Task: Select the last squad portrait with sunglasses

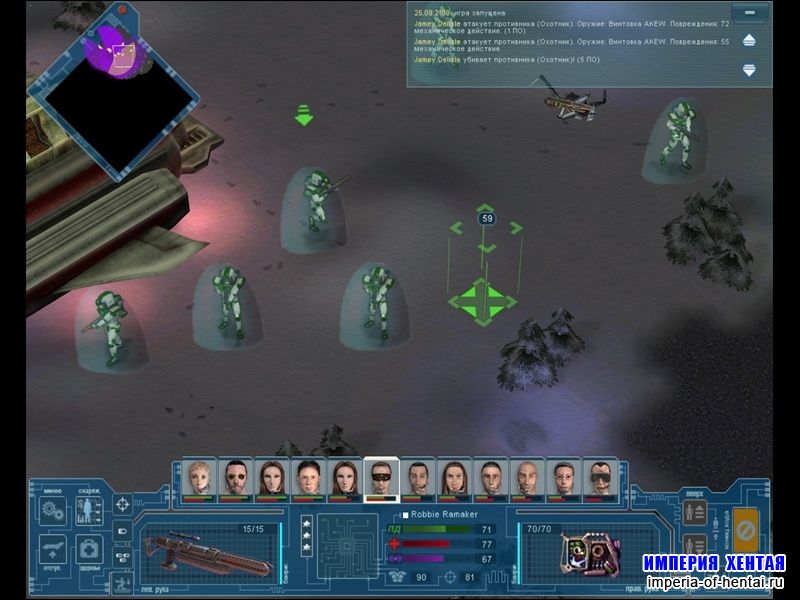Action: click(597, 478)
